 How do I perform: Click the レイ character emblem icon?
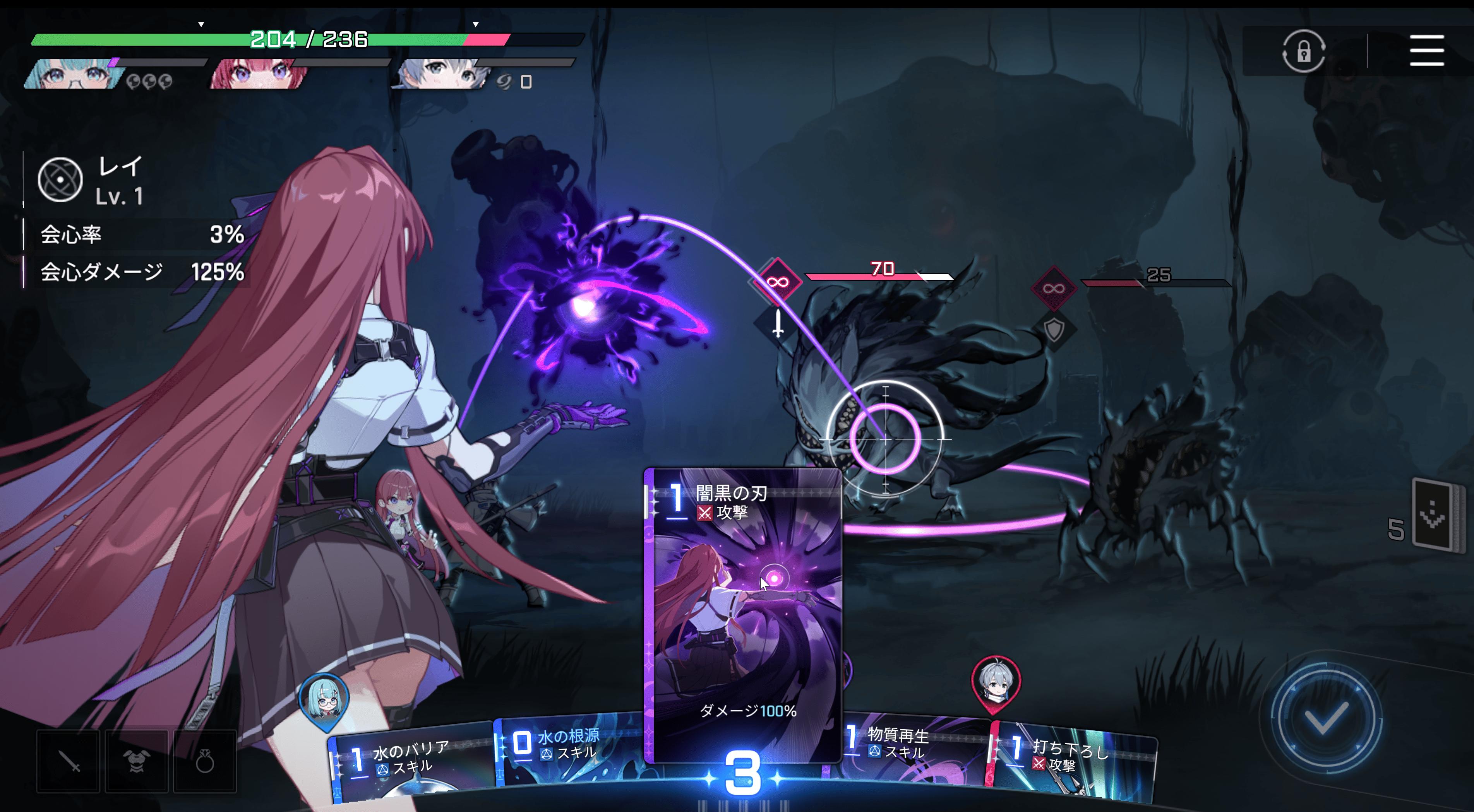click(x=60, y=179)
